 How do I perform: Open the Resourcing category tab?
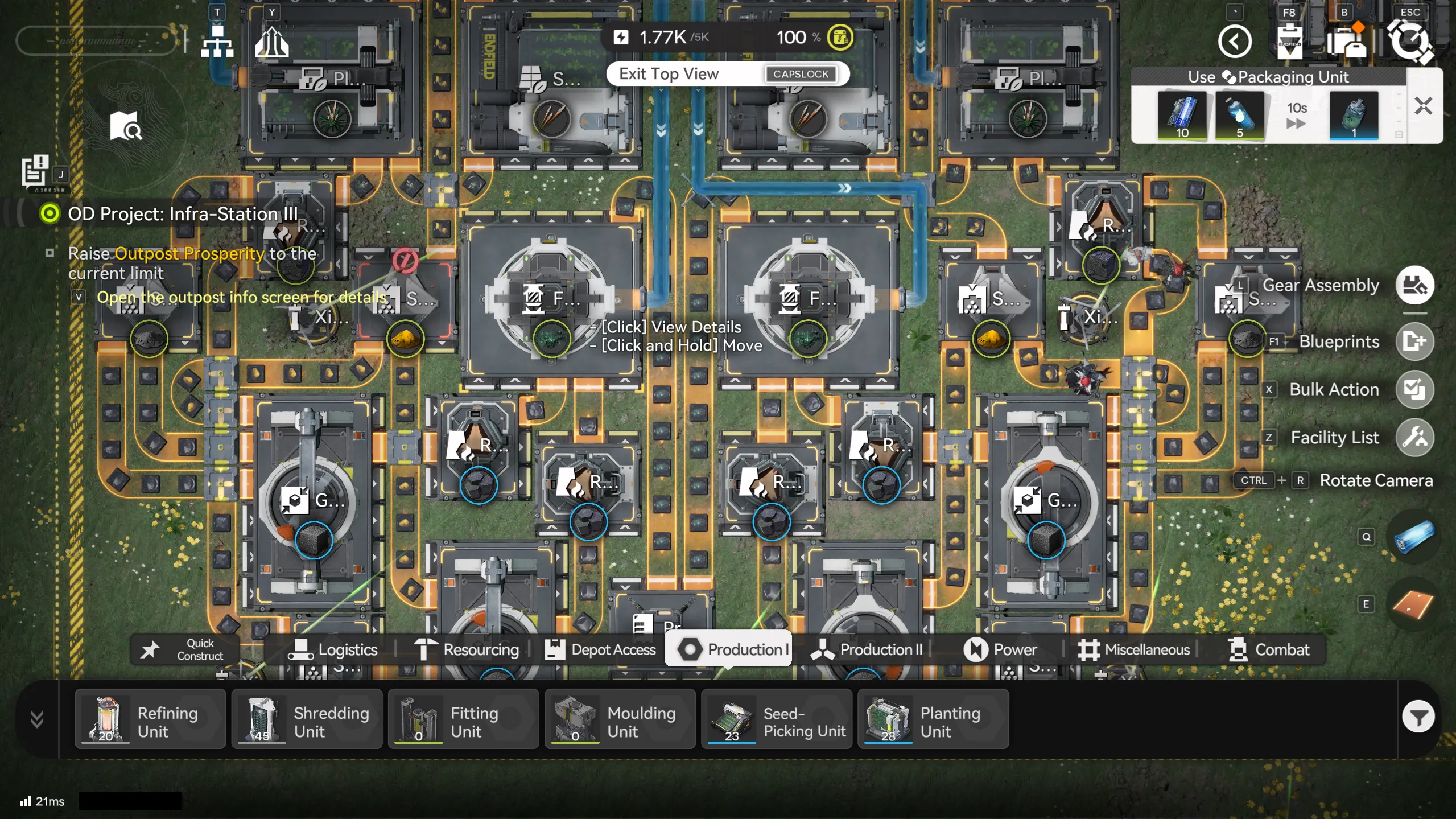tap(467, 649)
